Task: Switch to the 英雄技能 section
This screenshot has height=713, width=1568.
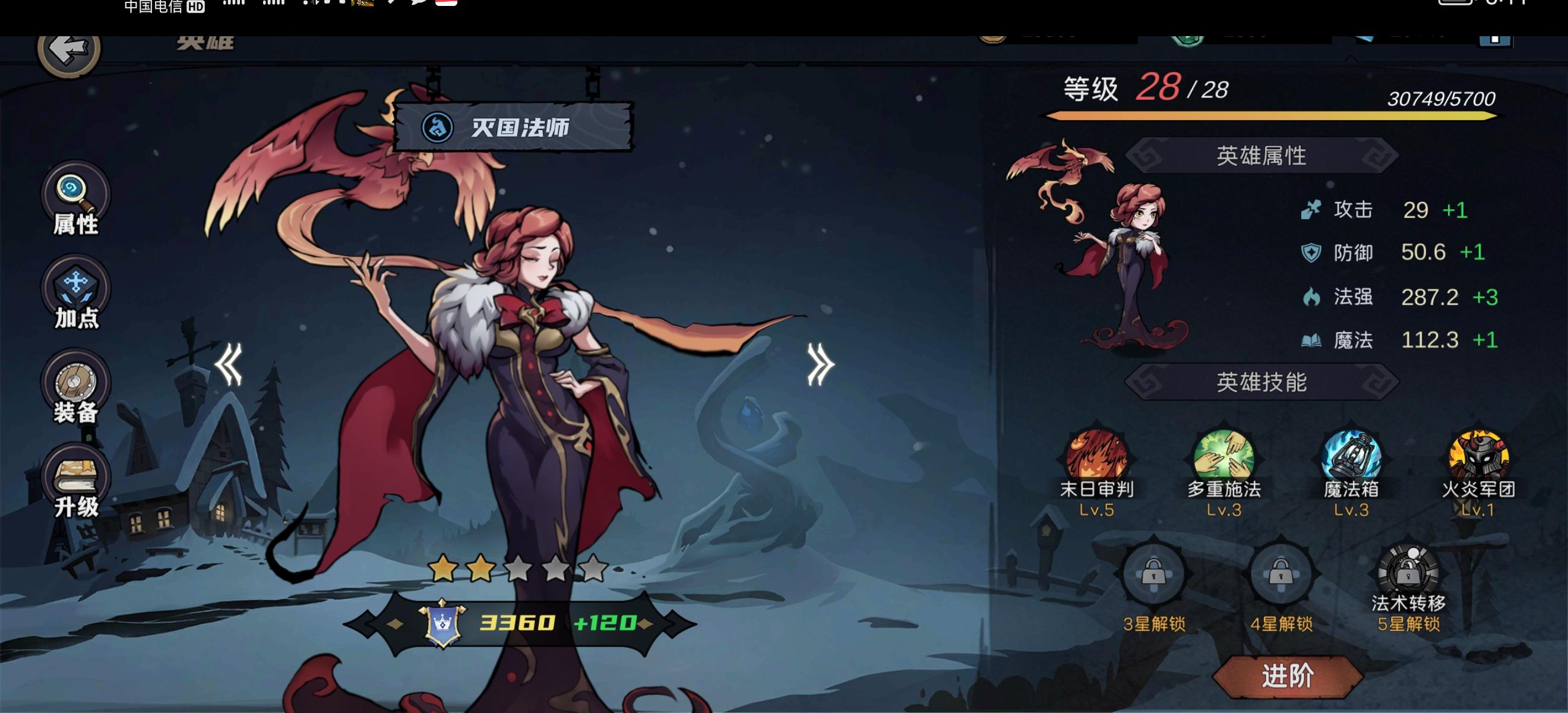Action: 1265,384
